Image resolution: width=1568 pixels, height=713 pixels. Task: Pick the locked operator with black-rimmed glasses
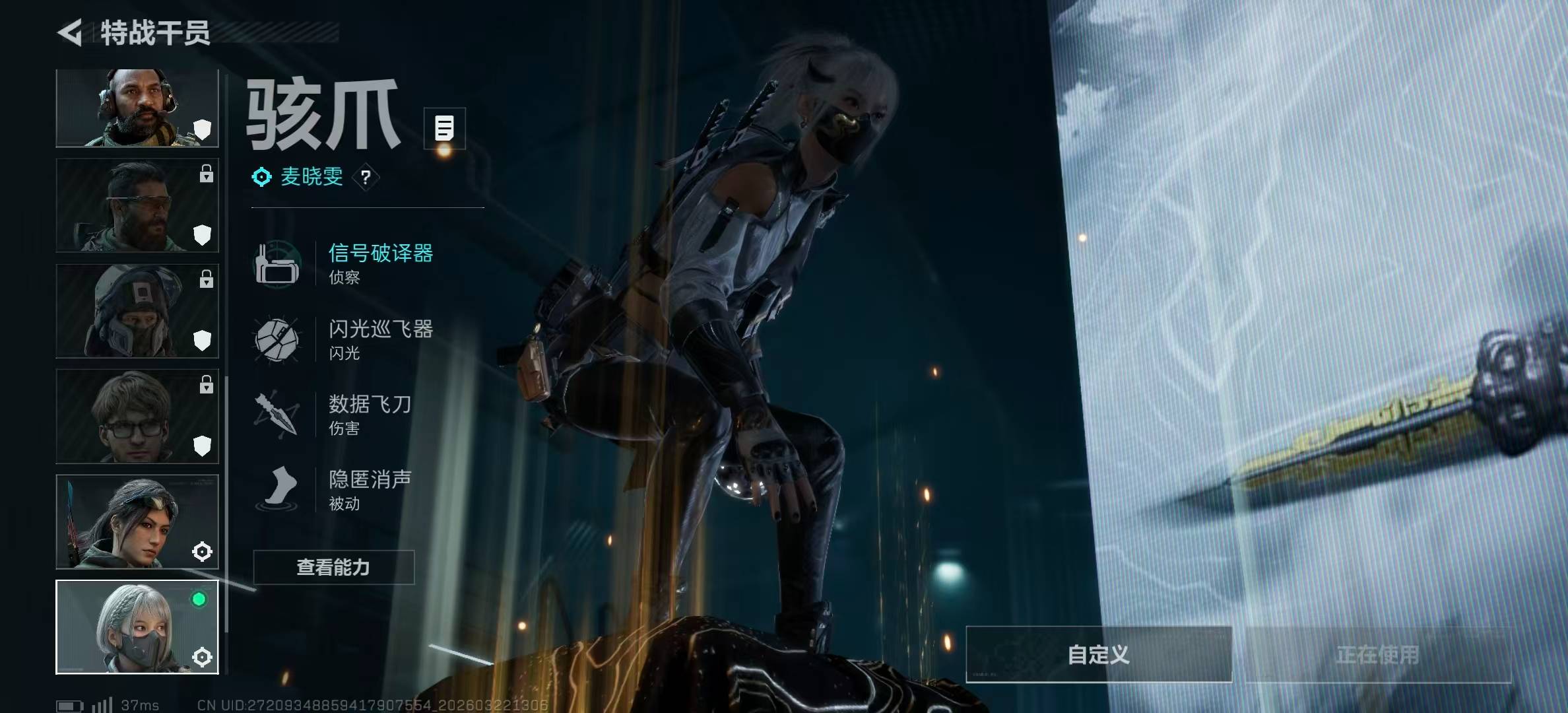pos(137,416)
